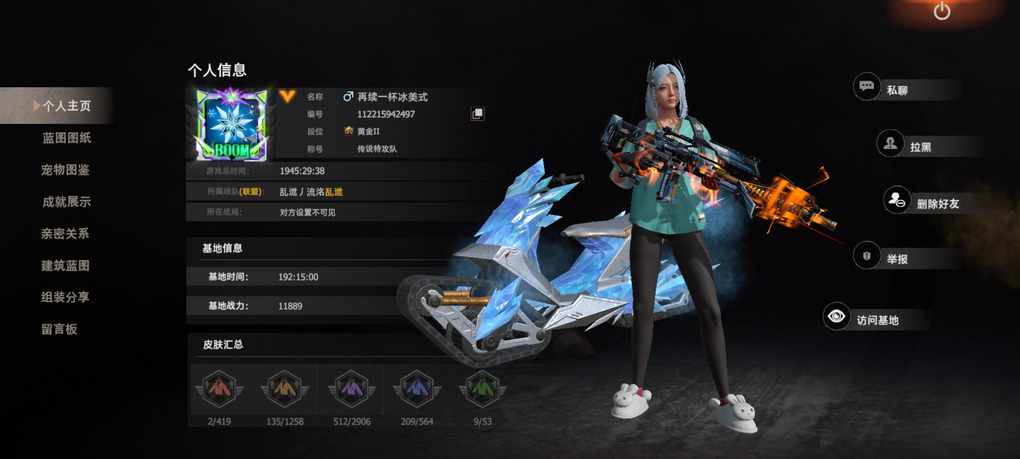Remove friend using 删除好友
The width and height of the screenshot is (1020, 459).
(924, 202)
